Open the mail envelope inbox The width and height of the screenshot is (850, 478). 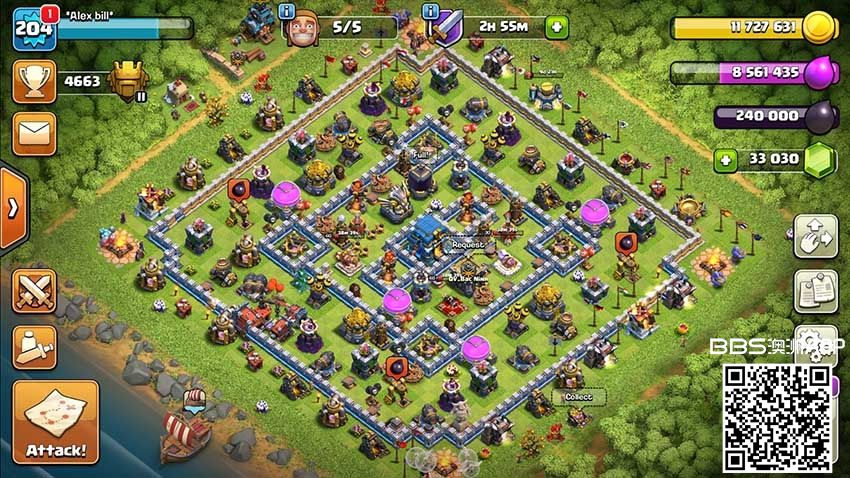point(33,133)
